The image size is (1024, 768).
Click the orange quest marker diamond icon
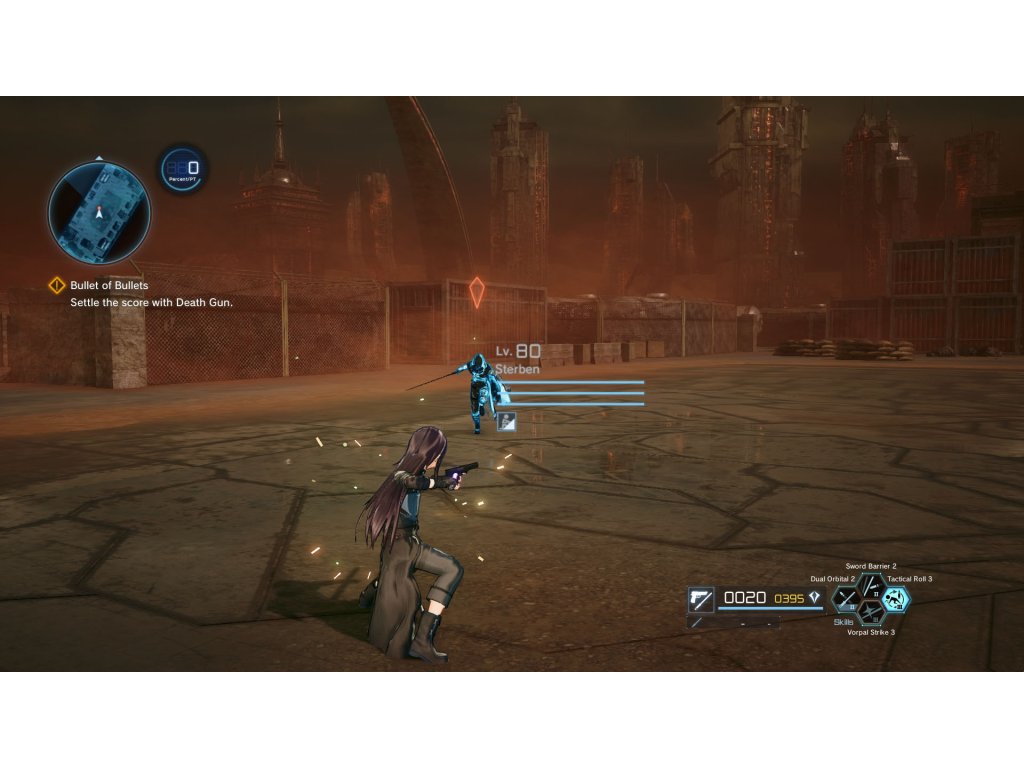477,292
